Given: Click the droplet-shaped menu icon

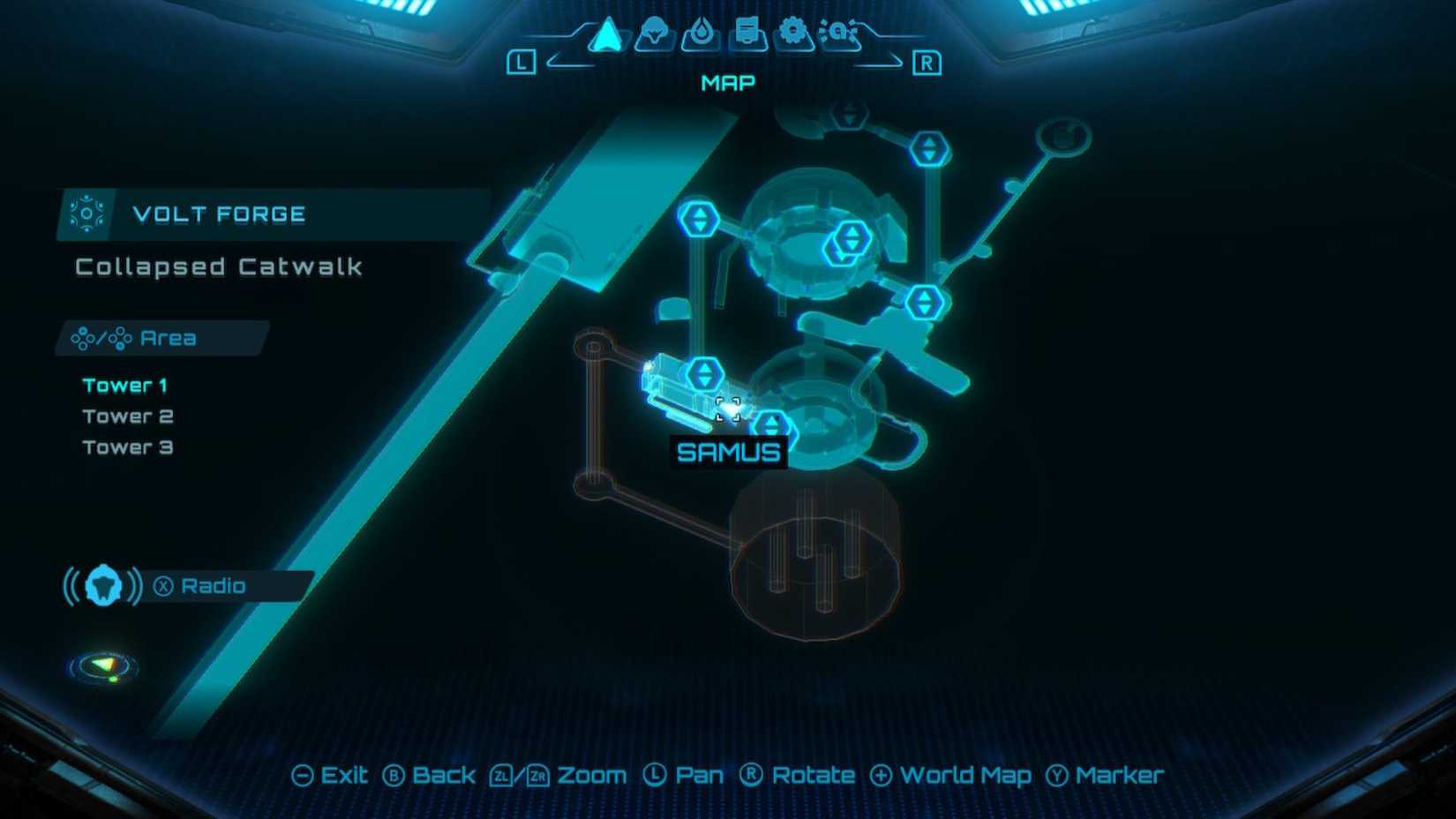Looking at the screenshot, I should tap(700, 34).
